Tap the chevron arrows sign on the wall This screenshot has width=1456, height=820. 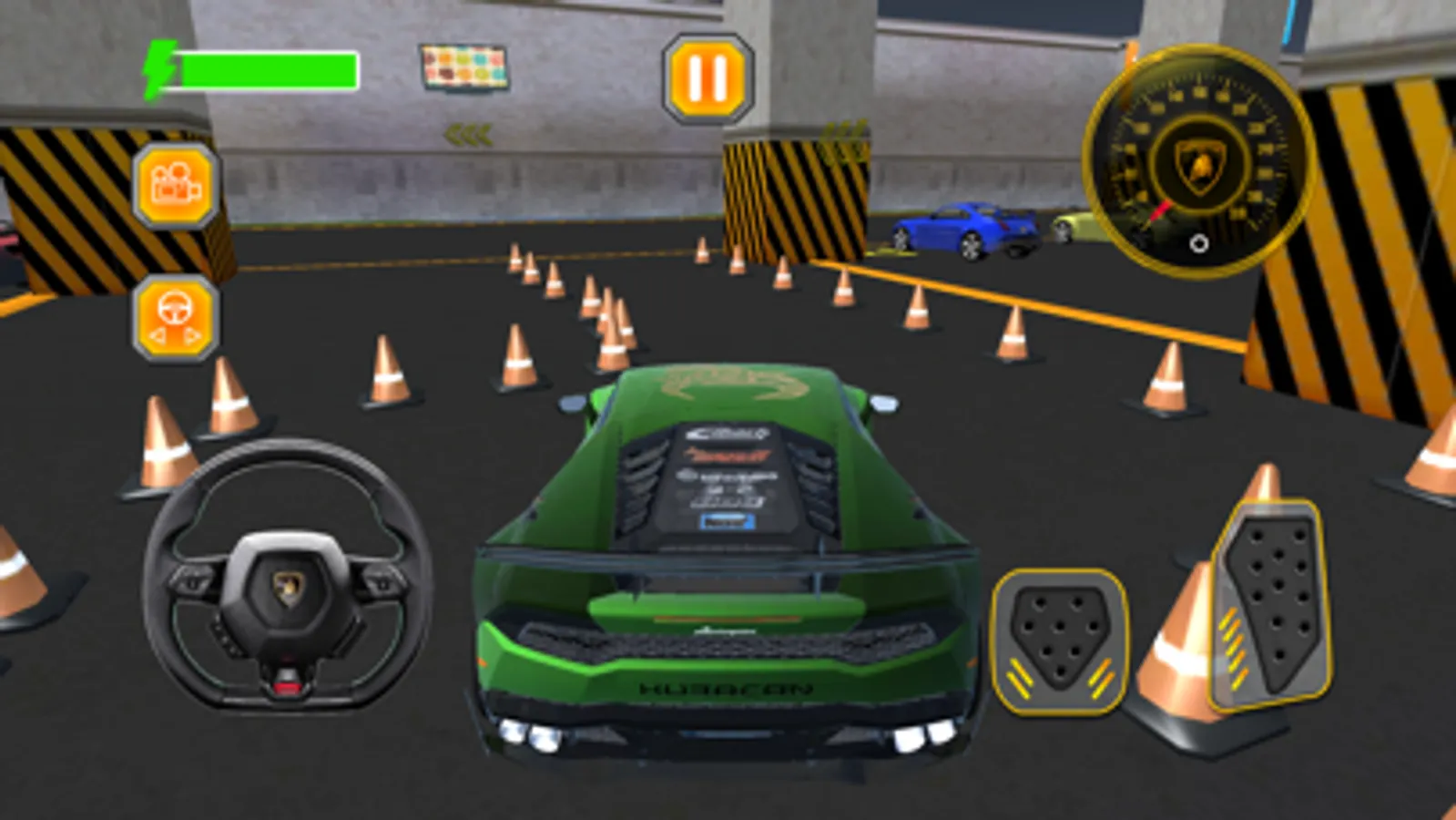click(466, 137)
